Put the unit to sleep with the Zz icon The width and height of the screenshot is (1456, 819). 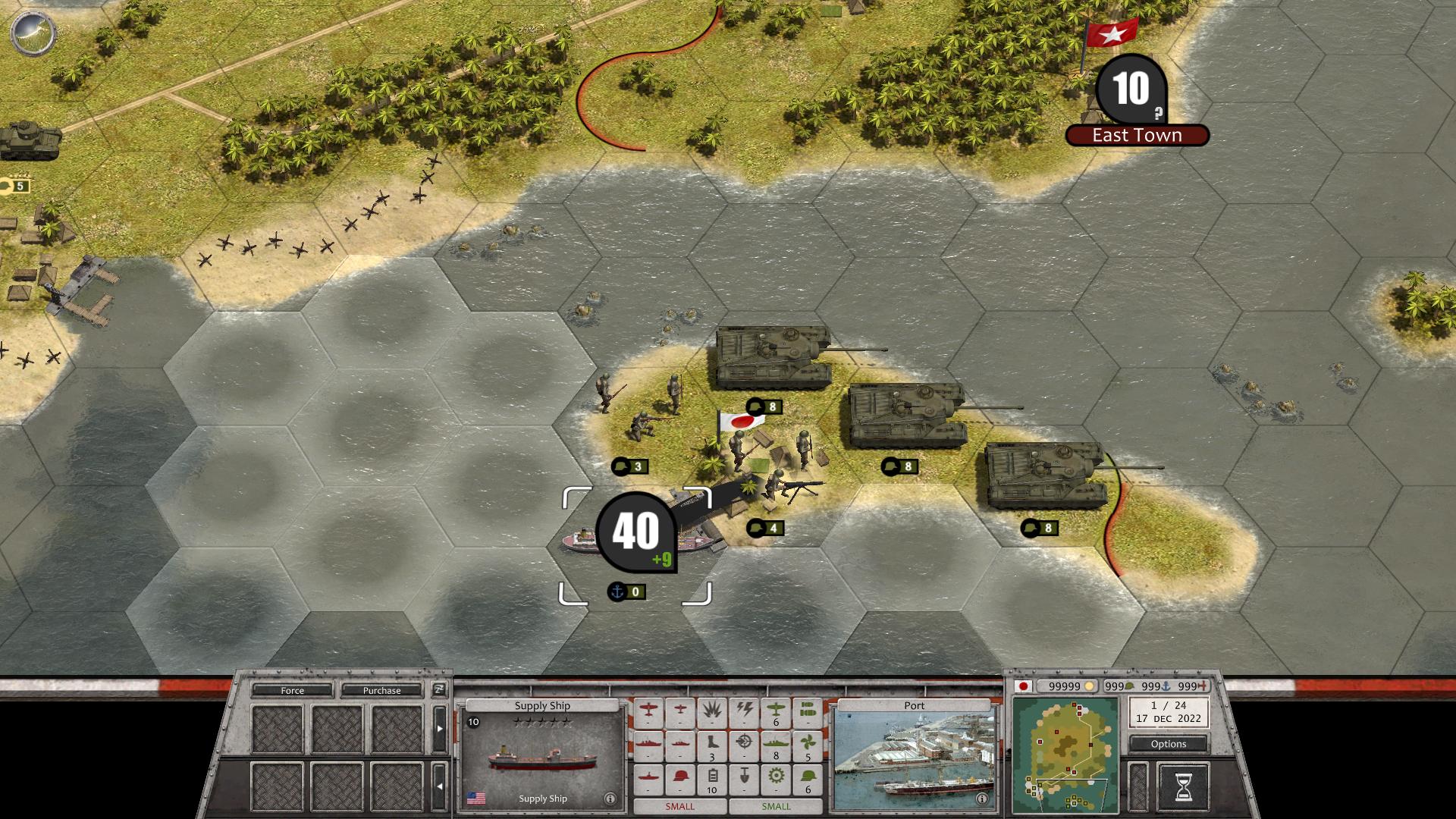click(x=439, y=692)
